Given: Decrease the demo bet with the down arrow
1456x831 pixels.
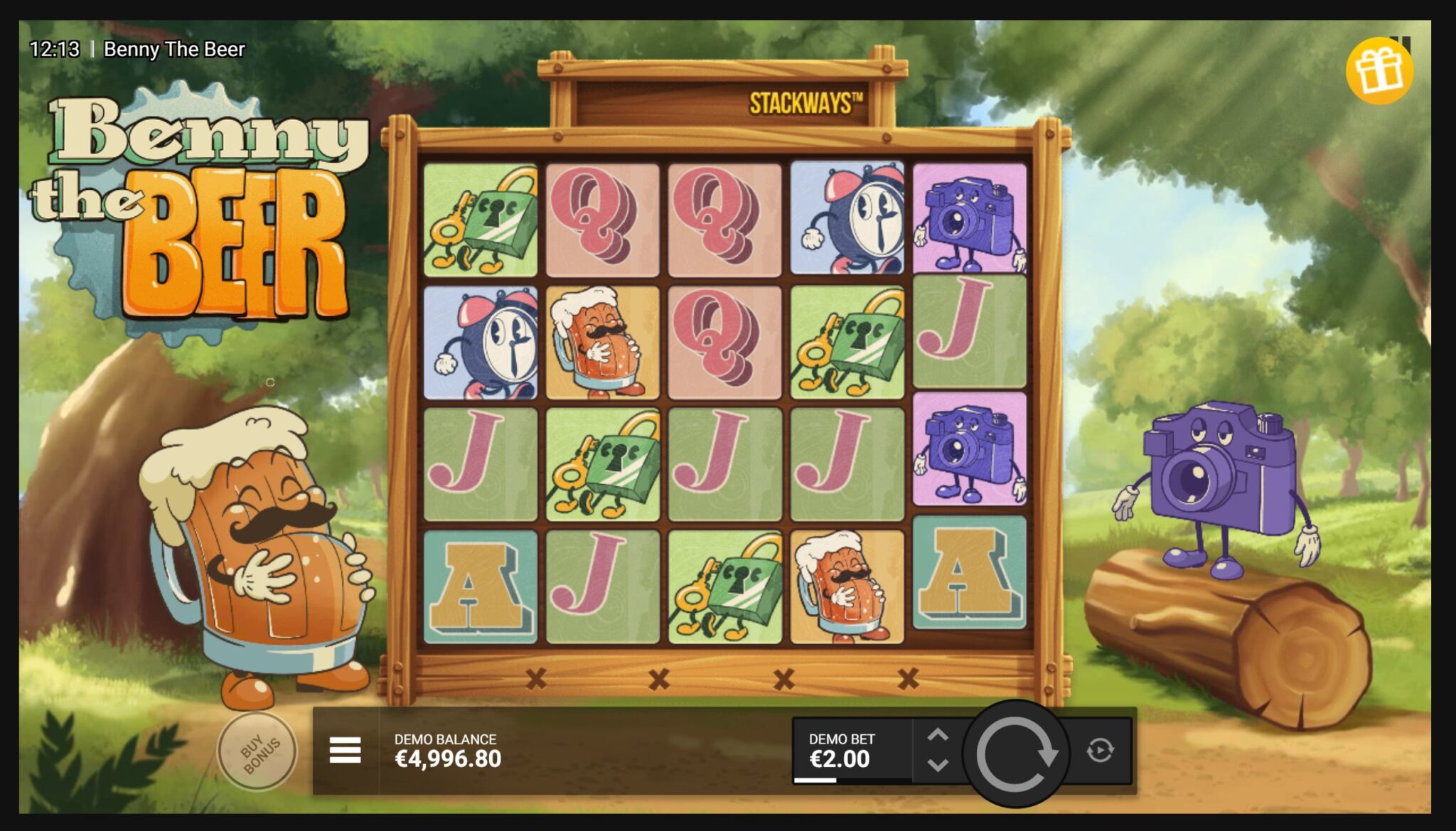Looking at the screenshot, I should click(938, 766).
